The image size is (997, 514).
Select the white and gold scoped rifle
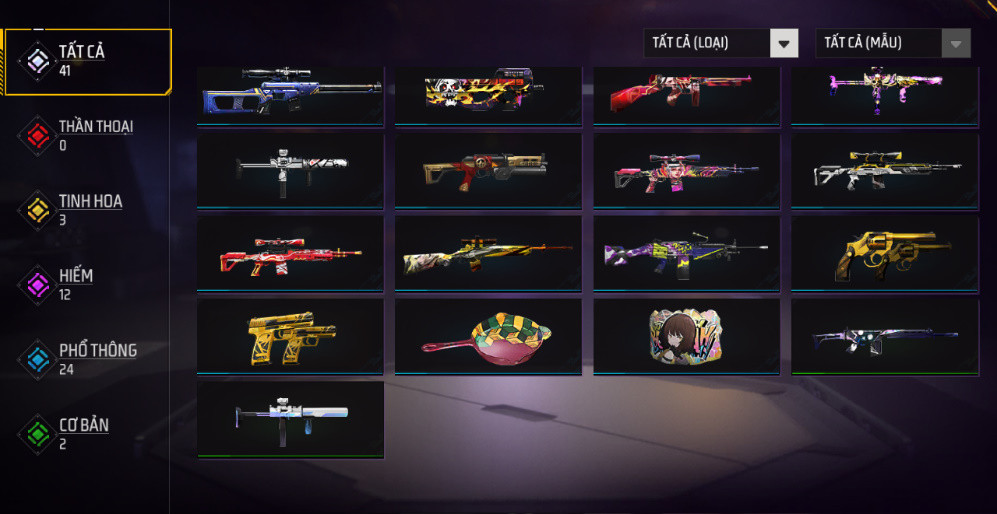[885, 171]
